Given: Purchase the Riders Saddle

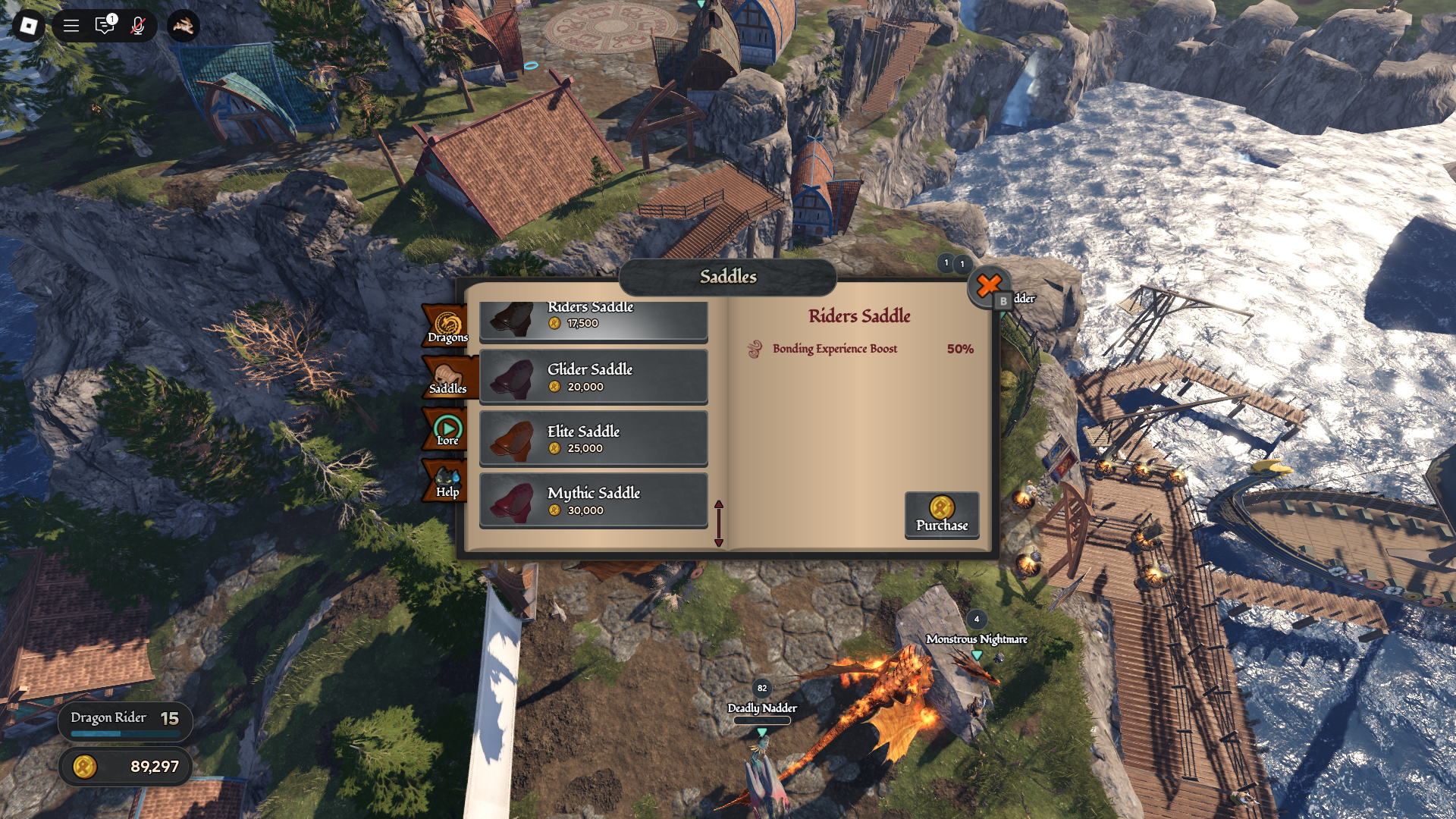Looking at the screenshot, I should (941, 516).
